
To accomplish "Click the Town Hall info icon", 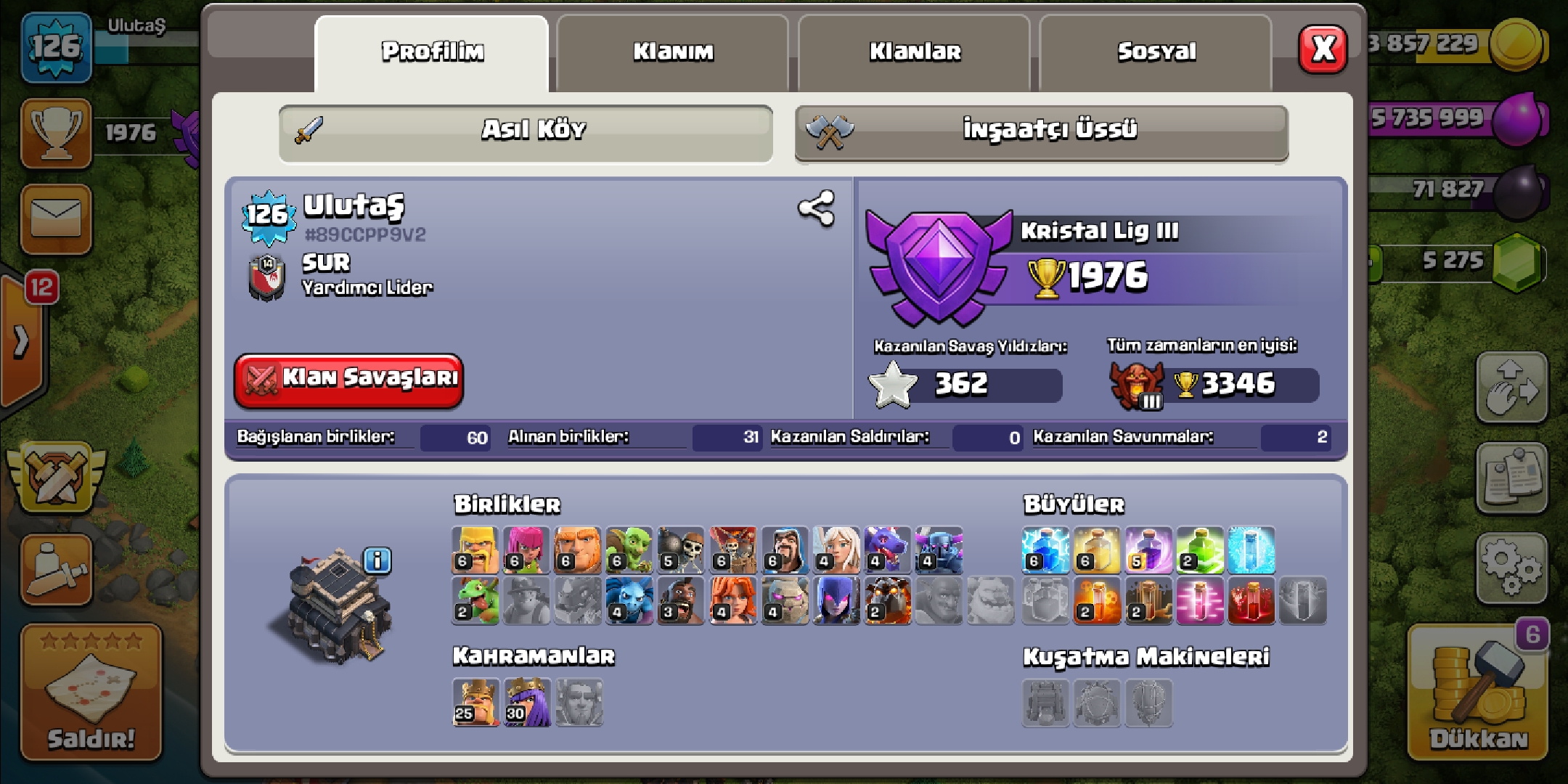I will click(x=377, y=560).
